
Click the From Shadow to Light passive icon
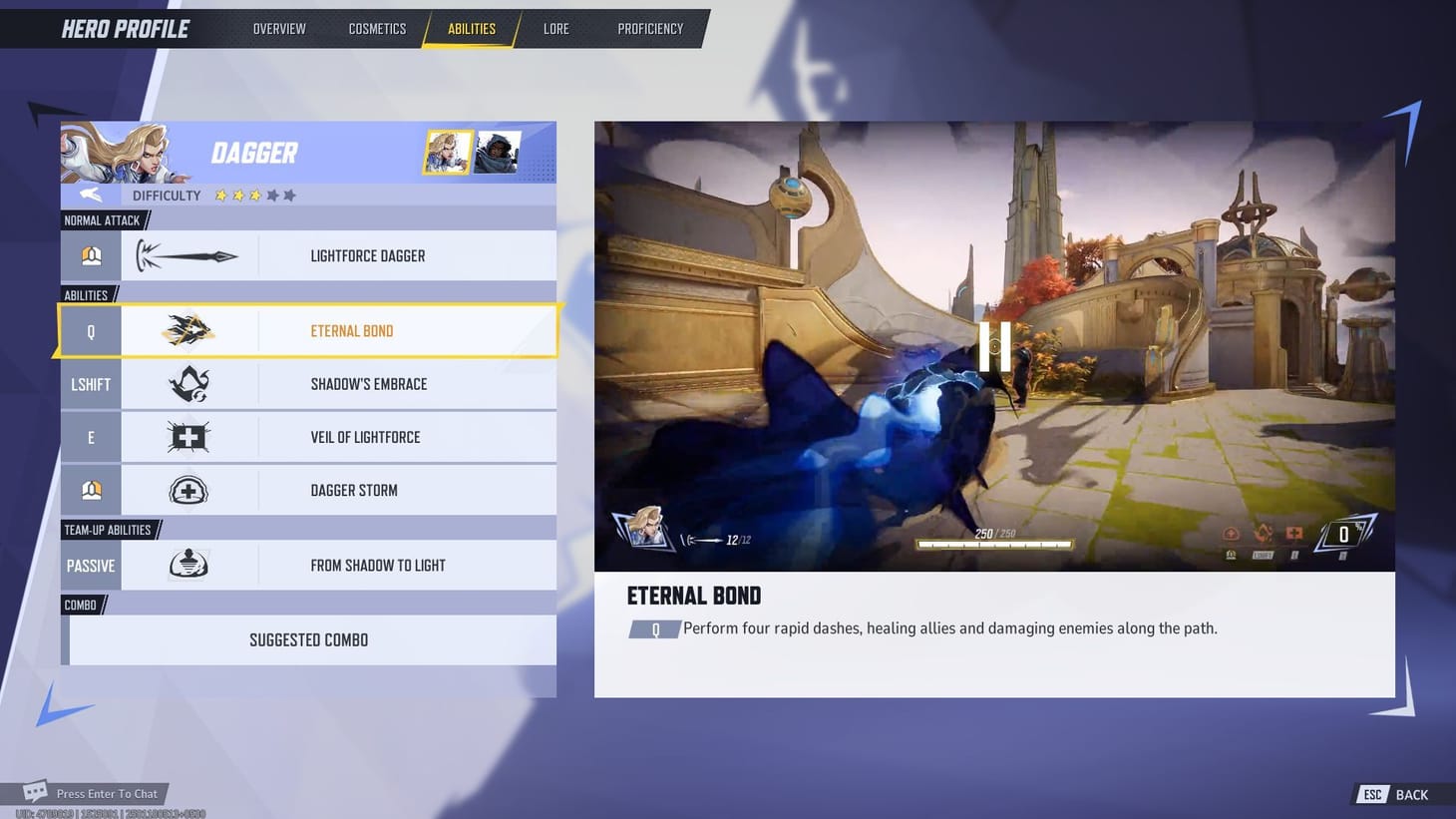click(x=187, y=565)
